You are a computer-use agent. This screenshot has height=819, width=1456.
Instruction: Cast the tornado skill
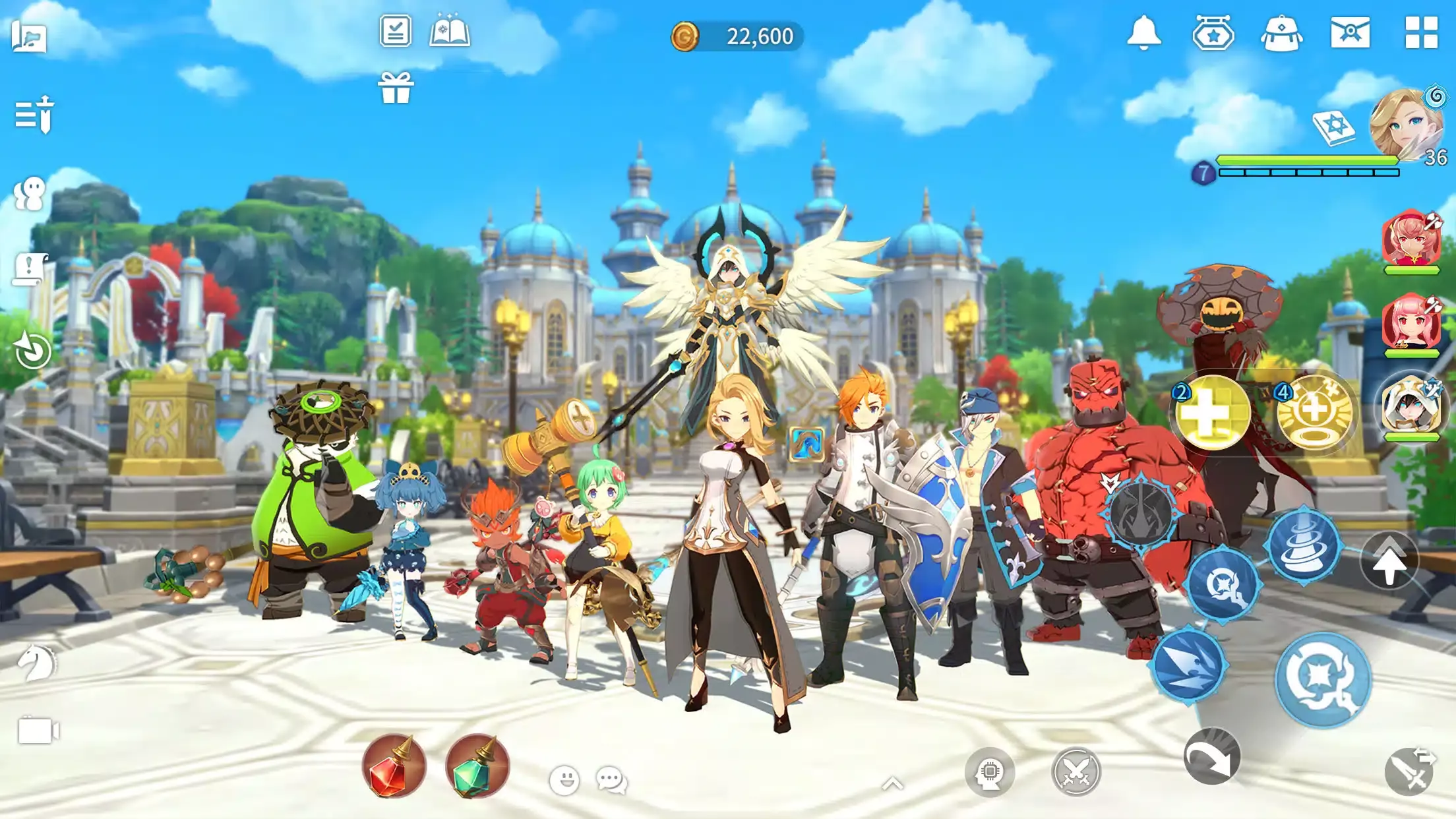point(1303,546)
